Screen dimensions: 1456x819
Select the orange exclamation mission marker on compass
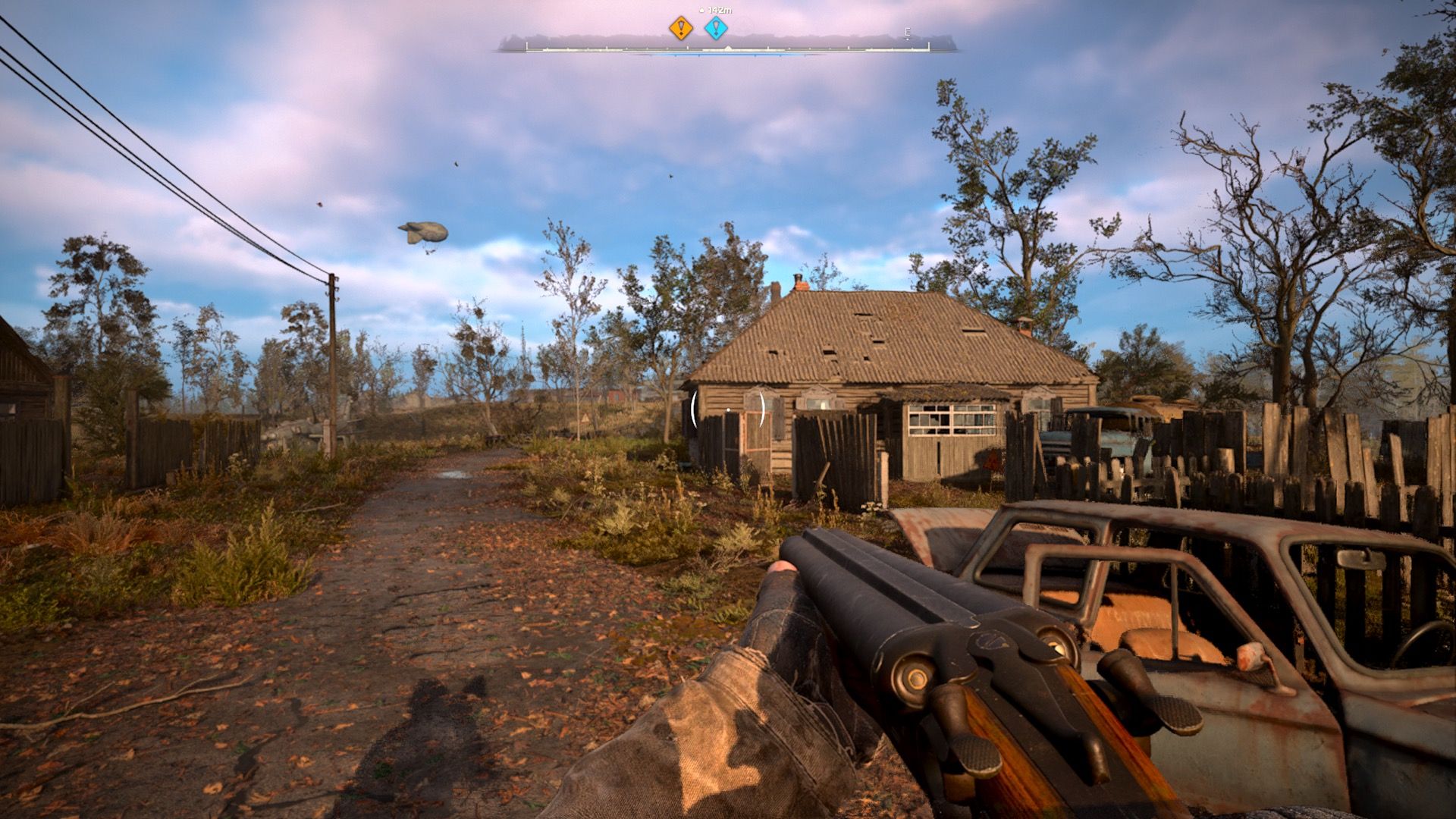click(x=681, y=27)
